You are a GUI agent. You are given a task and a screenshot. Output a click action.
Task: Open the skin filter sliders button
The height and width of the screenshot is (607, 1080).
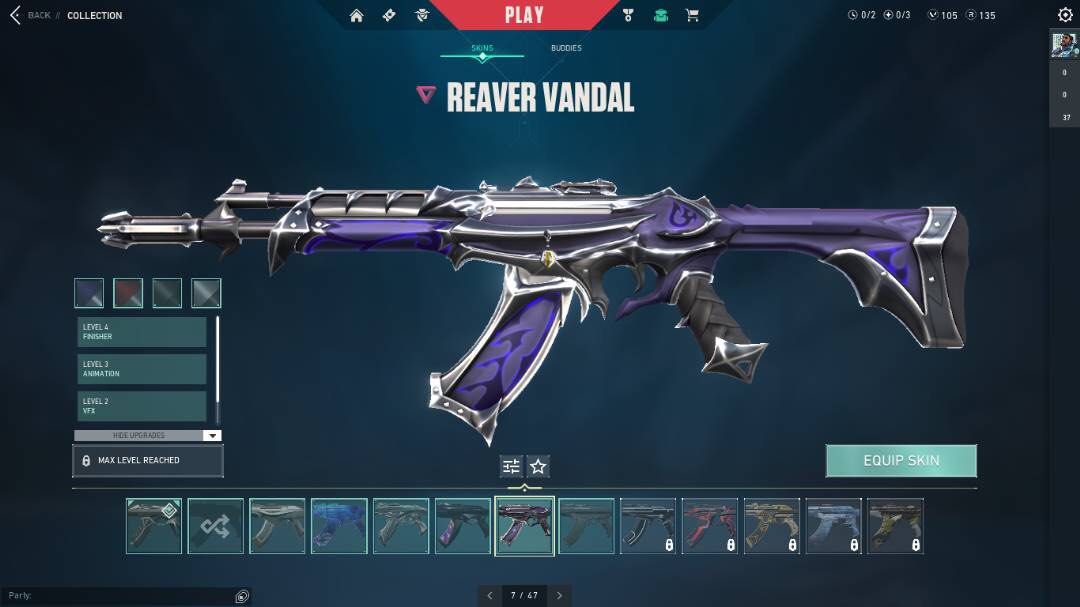tap(511, 466)
